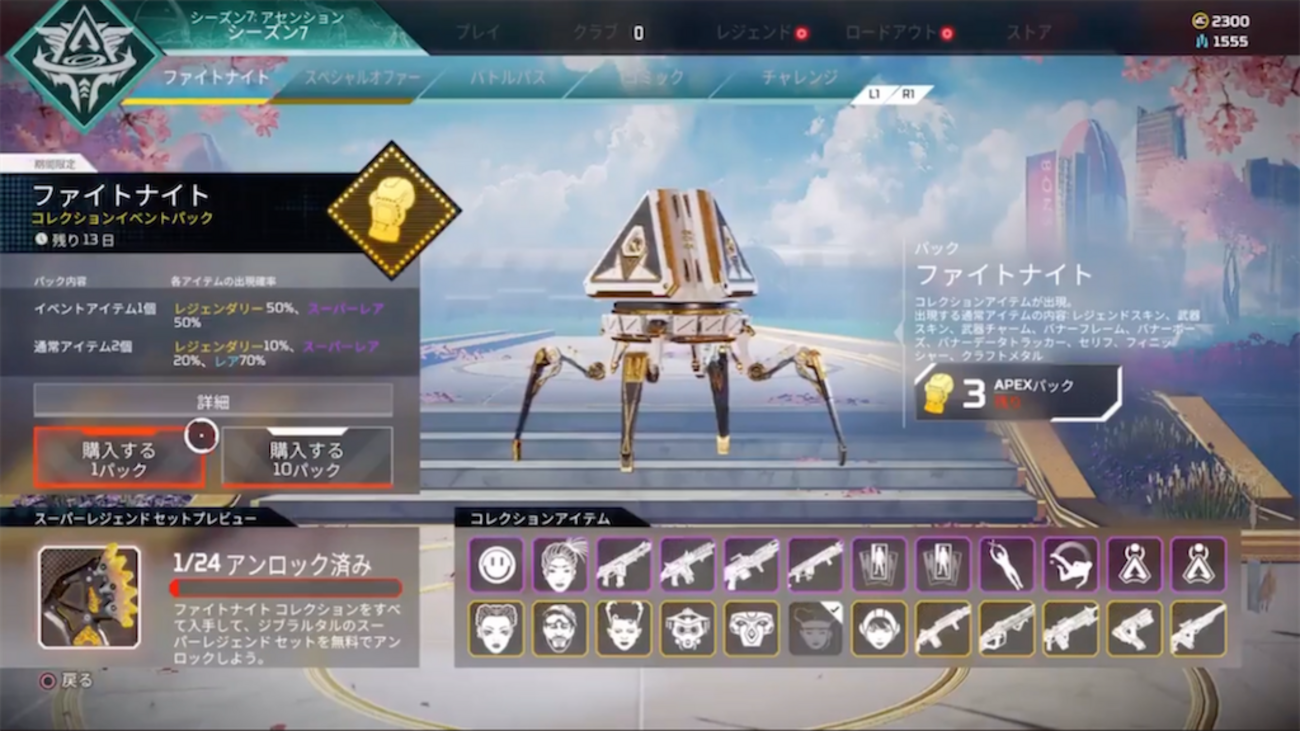Screen dimensions: 1300x731
Task: Select the レジェンド menu entry
Action: pyautogui.click(x=753, y=31)
